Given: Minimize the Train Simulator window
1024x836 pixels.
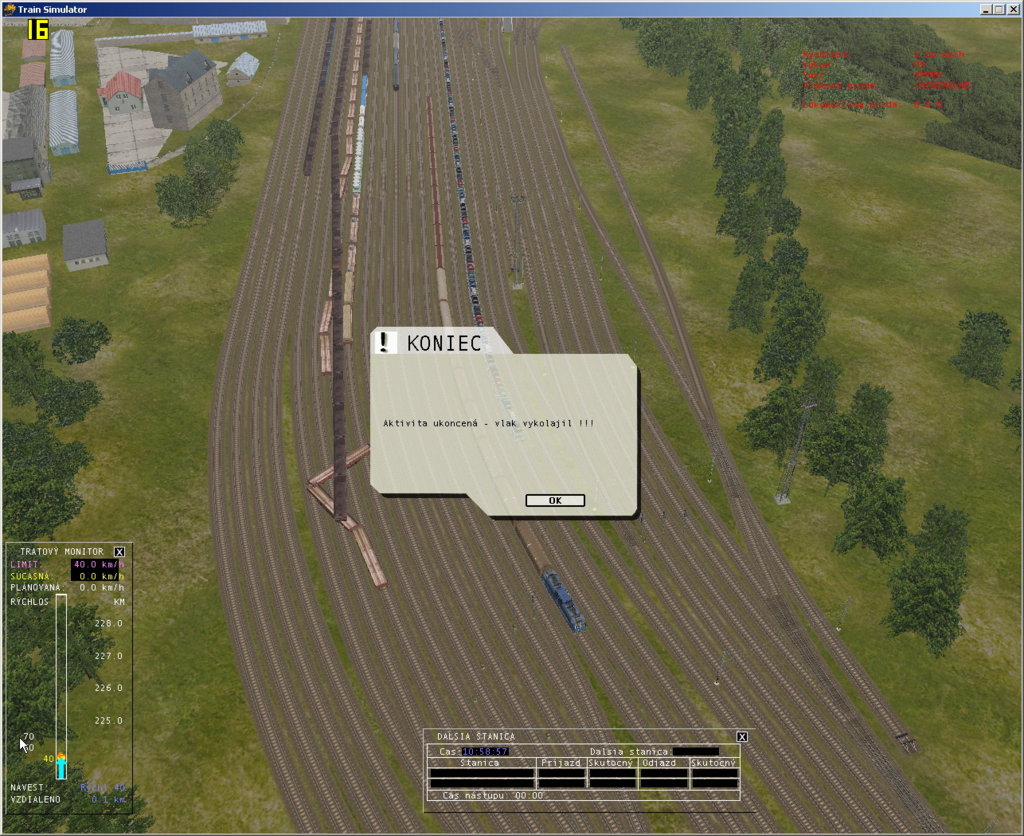Looking at the screenshot, I should pos(986,9).
